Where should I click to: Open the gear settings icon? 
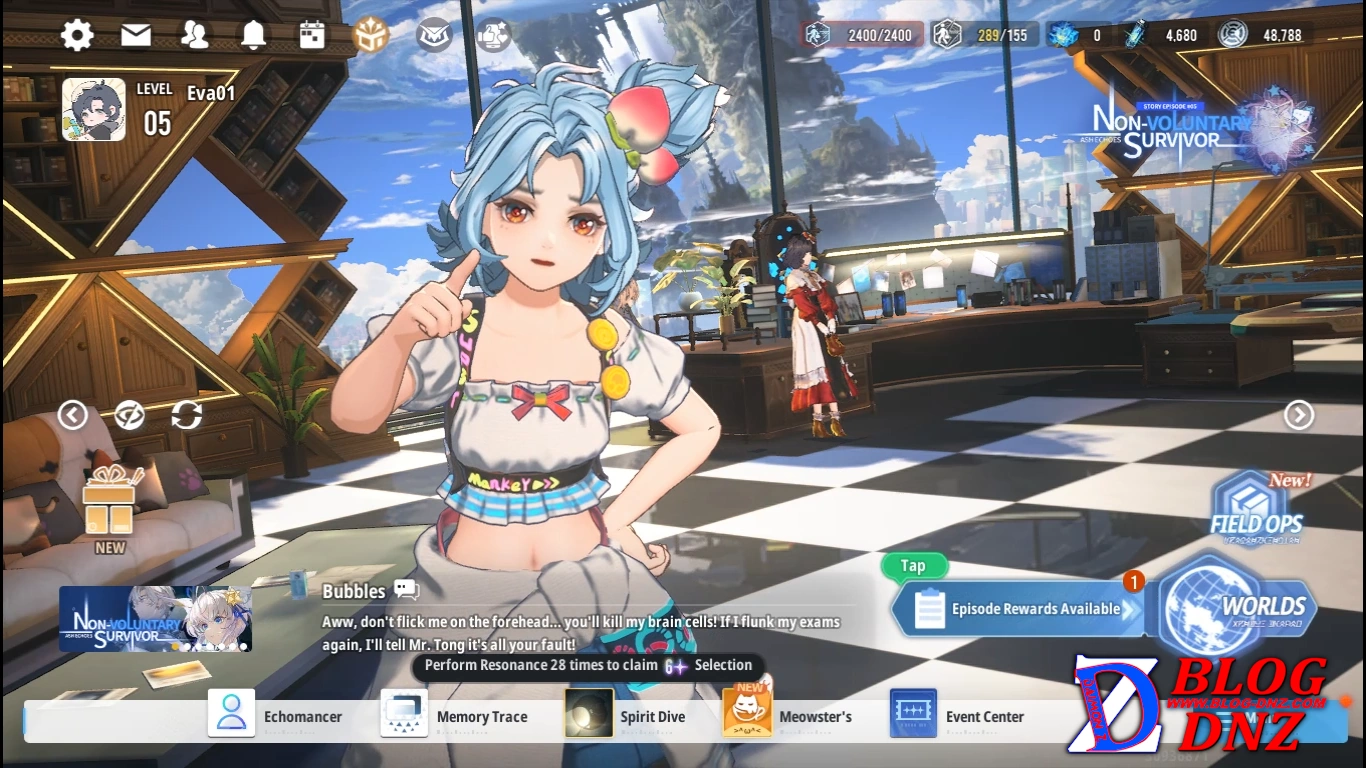click(77, 36)
